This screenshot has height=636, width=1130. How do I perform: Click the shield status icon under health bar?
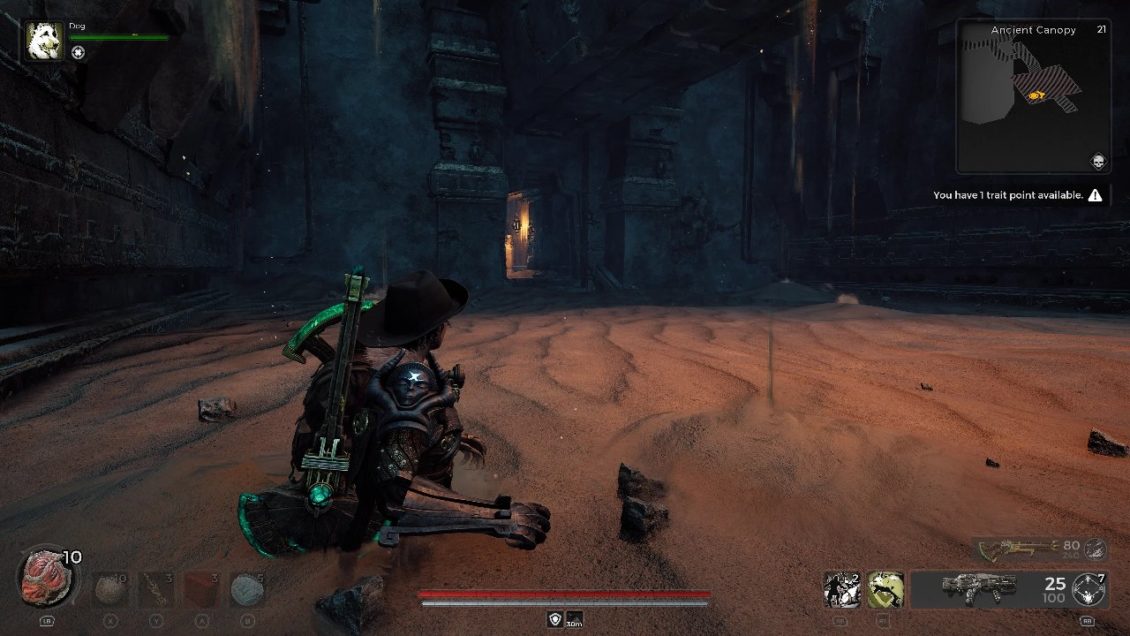point(554,620)
